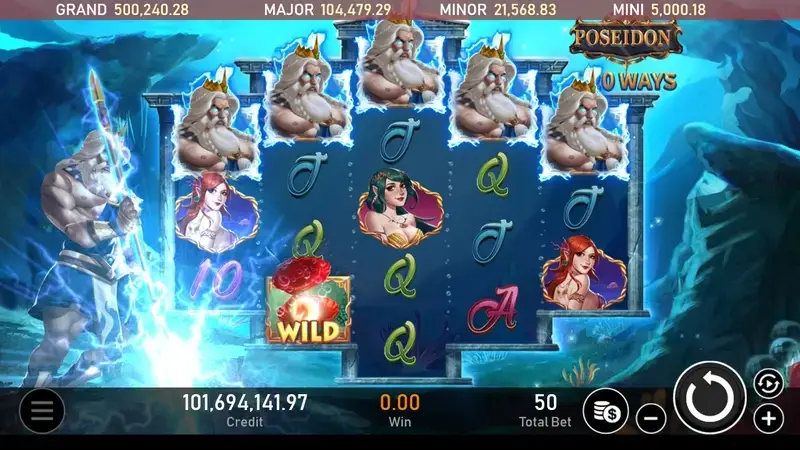Activate the autoplay spin button
The height and width of the screenshot is (450, 800).
[x=767, y=382]
